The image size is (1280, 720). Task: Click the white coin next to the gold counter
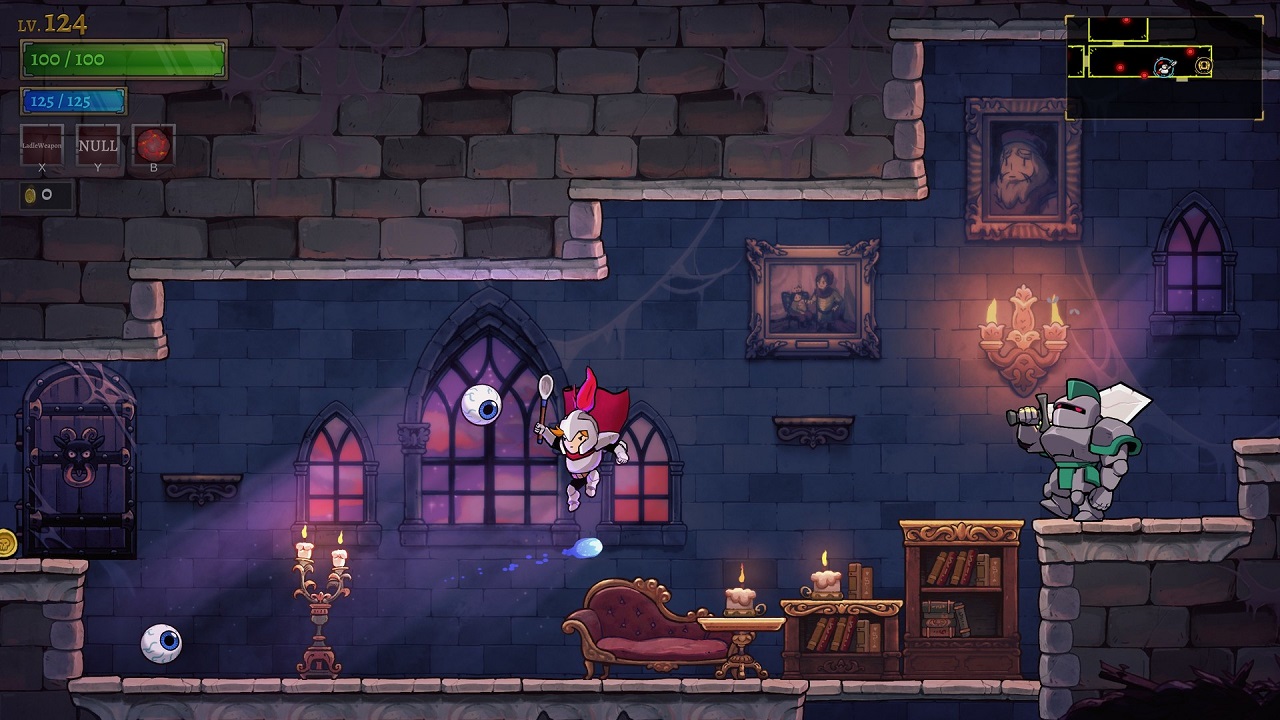coord(46,193)
